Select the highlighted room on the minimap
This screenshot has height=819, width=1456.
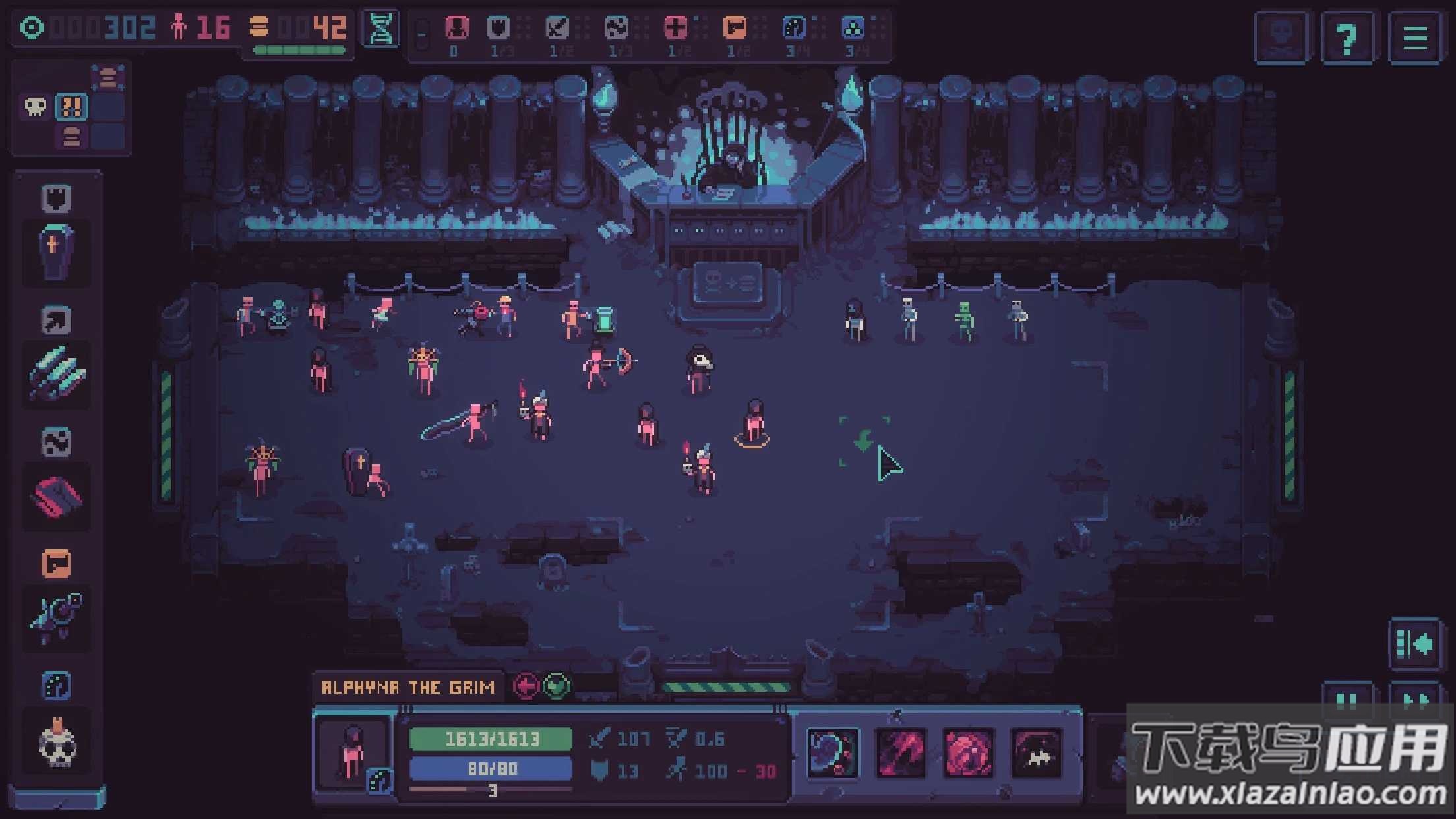(71, 106)
